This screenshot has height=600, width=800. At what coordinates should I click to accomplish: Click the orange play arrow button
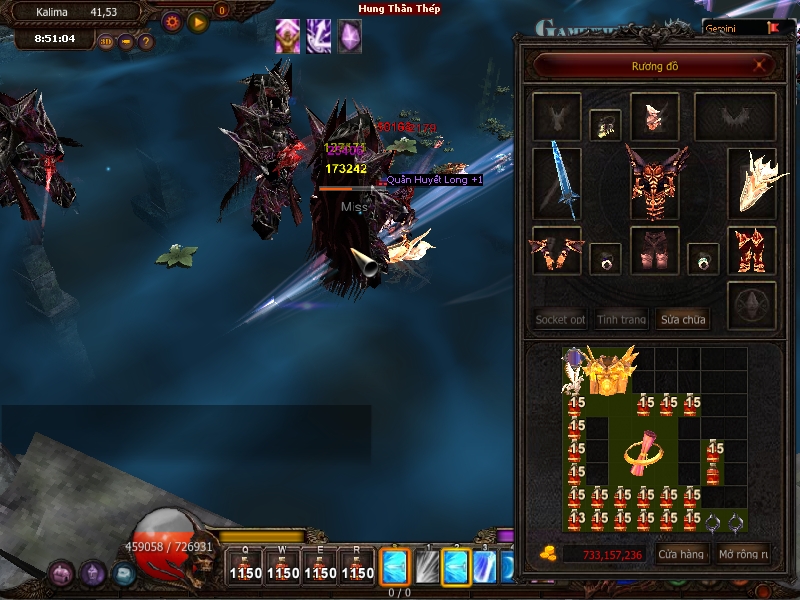point(198,21)
